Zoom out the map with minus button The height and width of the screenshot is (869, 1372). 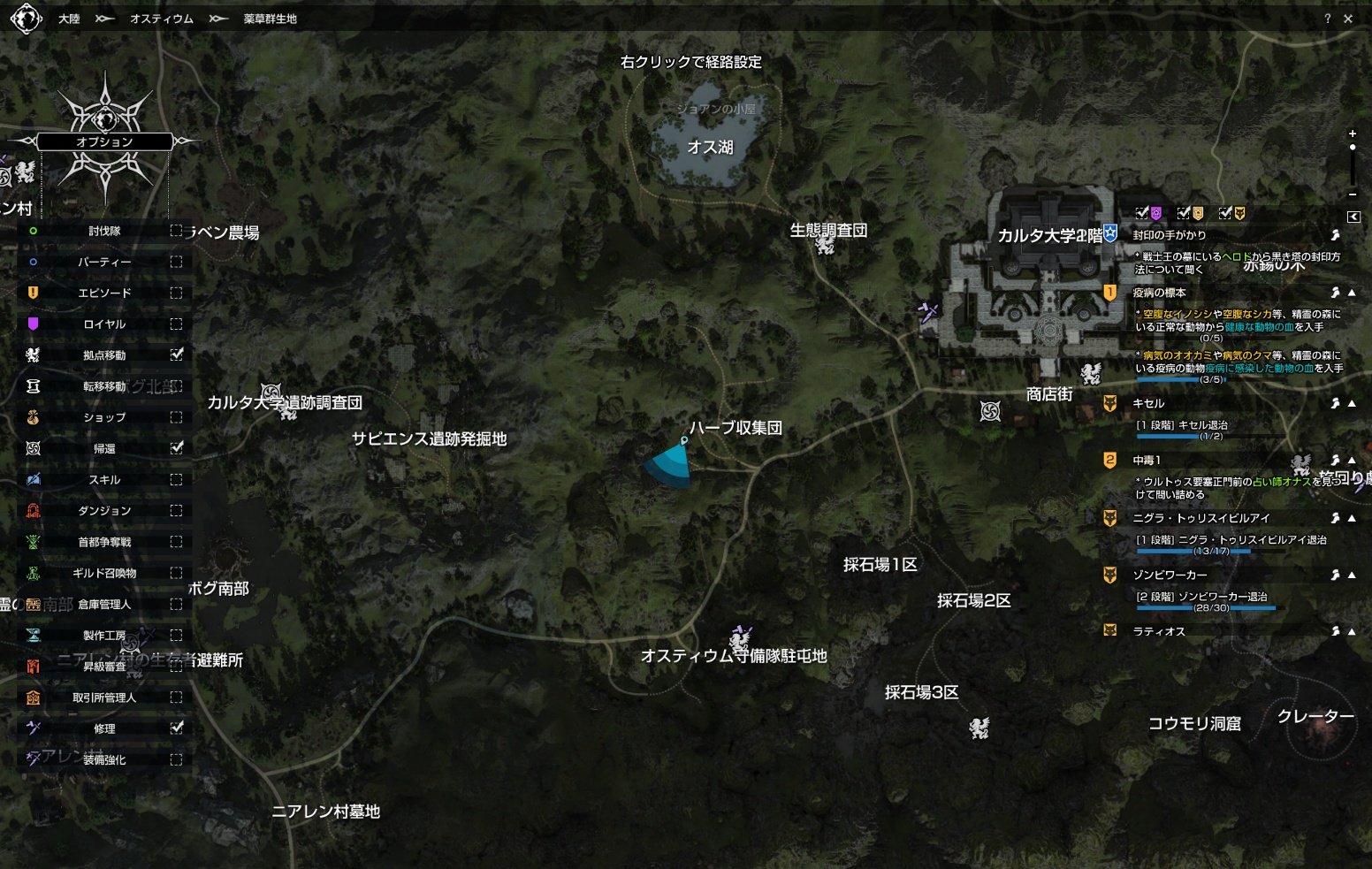[x=1353, y=194]
